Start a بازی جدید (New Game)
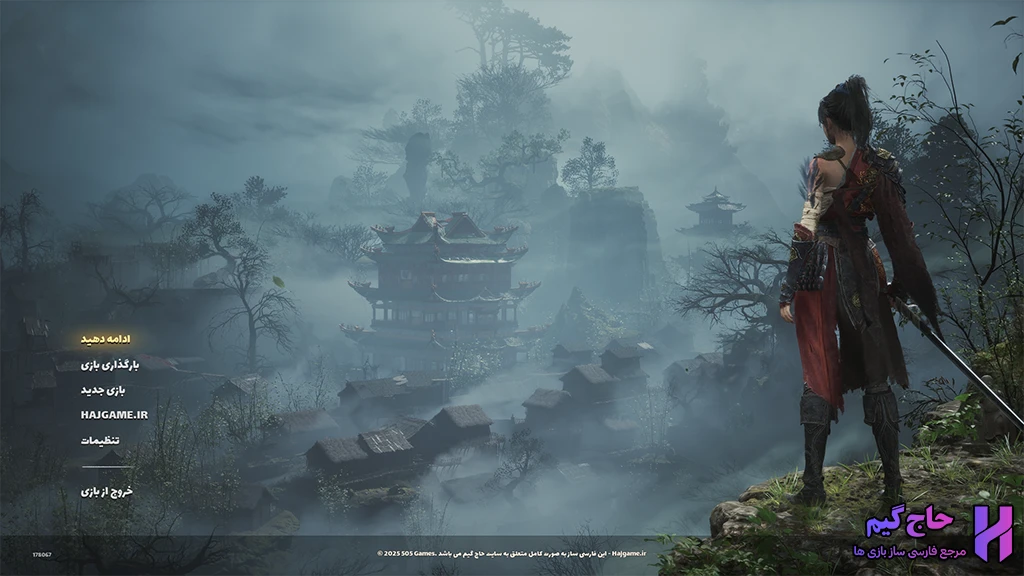1024x576 pixels. pos(106,390)
